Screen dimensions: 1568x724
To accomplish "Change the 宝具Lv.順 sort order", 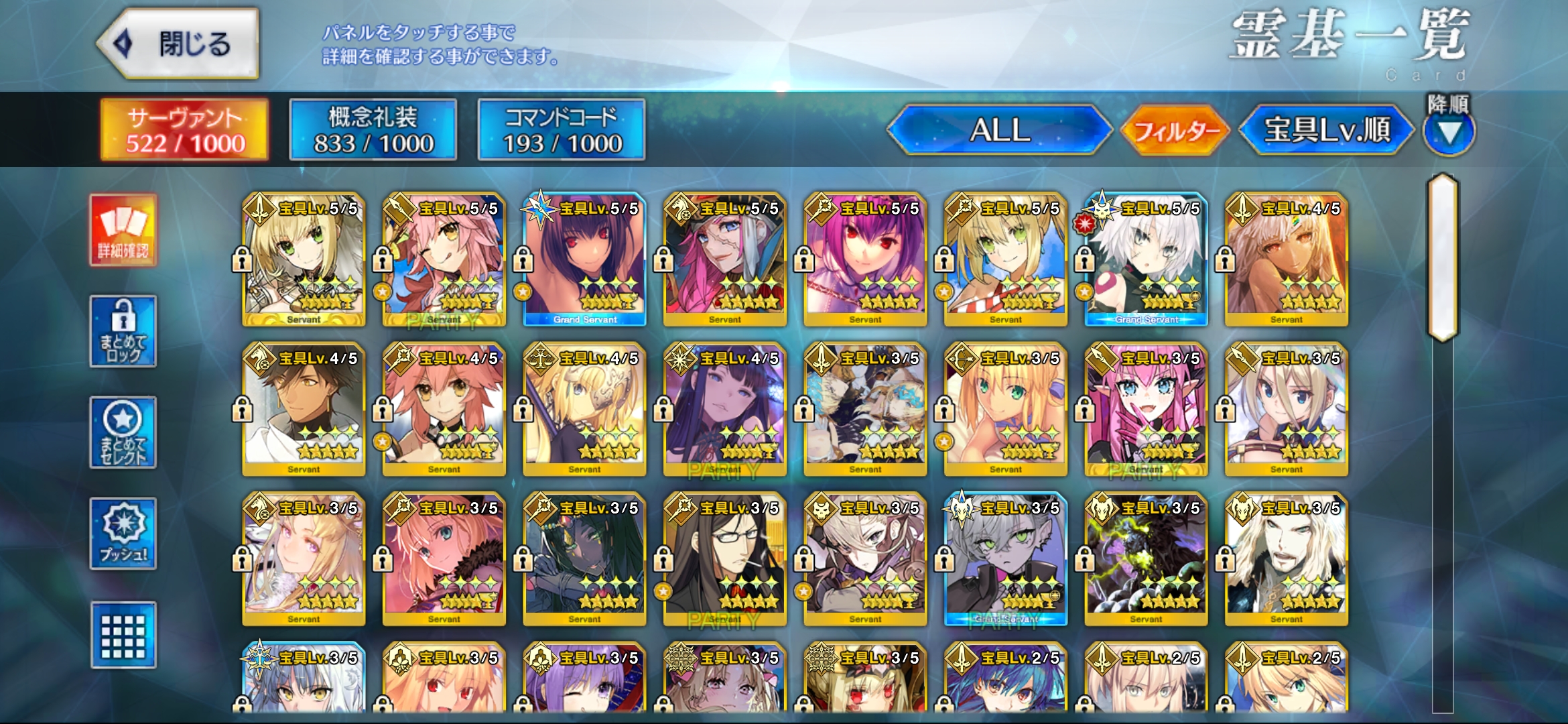I will pyautogui.click(x=1327, y=130).
